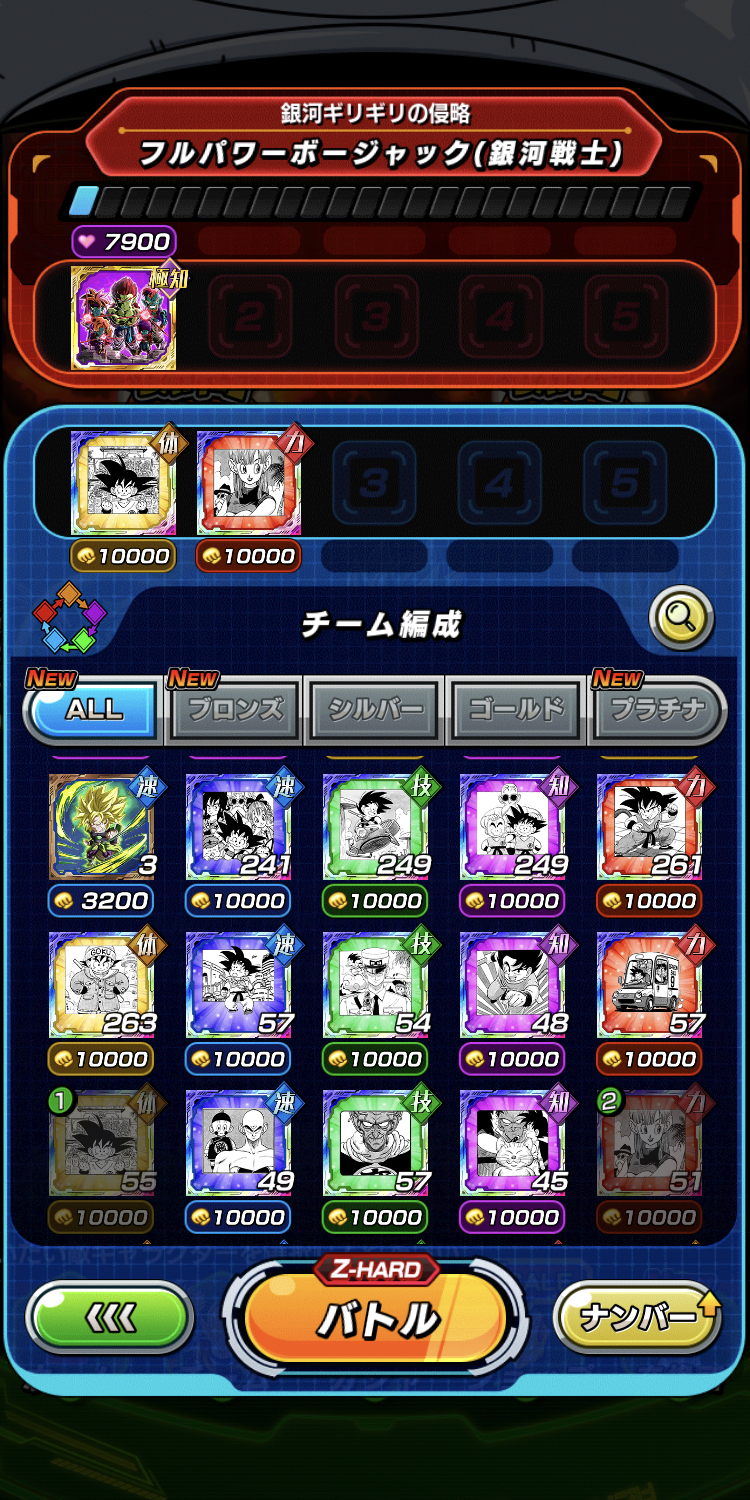The width and height of the screenshot is (750, 1500).
Task: Select the red card numbered 261
Action: click(x=649, y=827)
